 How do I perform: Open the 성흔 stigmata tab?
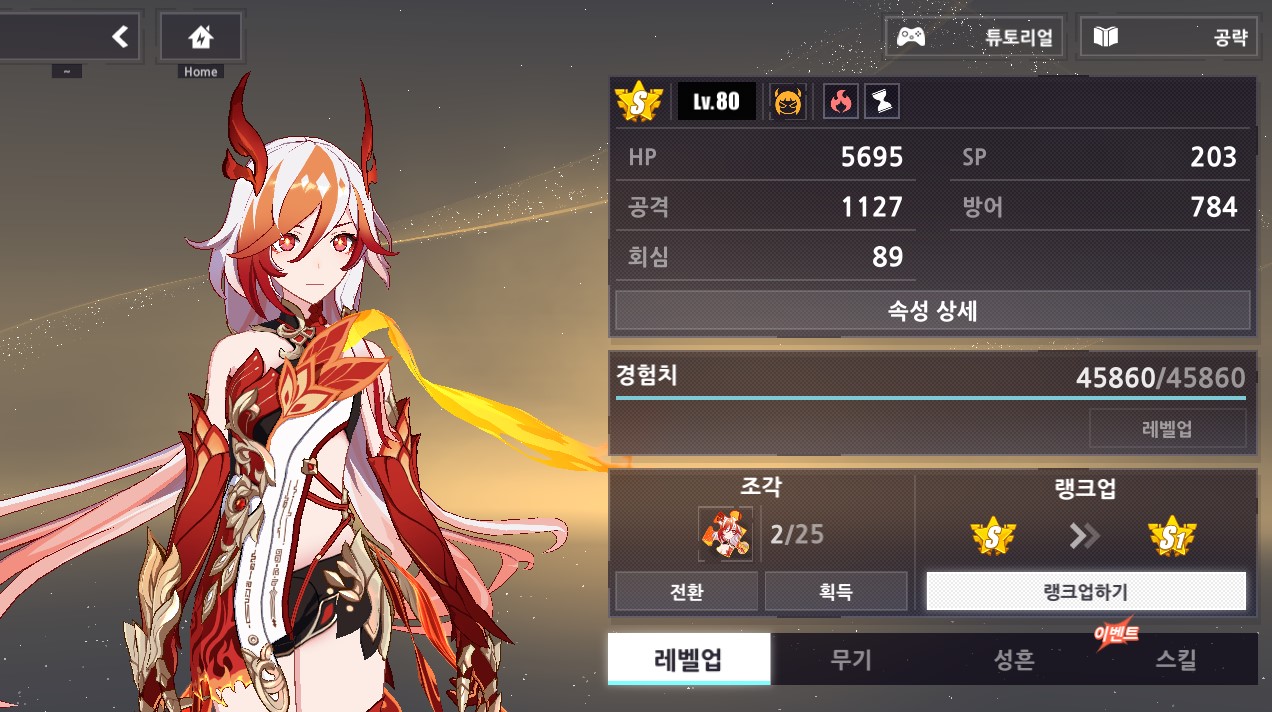[x=1014, y=659]
